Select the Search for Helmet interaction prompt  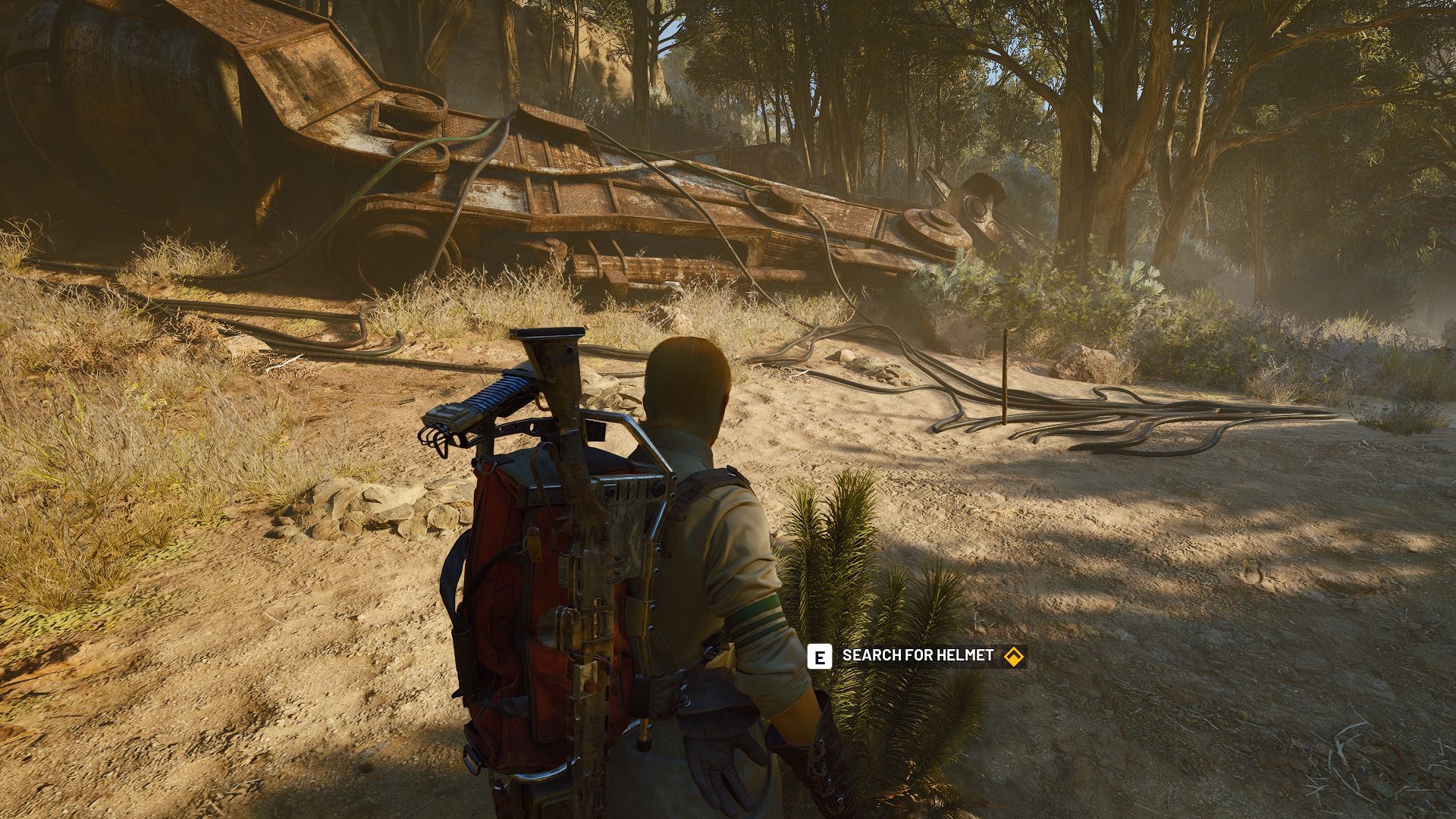tap(917, 656)
